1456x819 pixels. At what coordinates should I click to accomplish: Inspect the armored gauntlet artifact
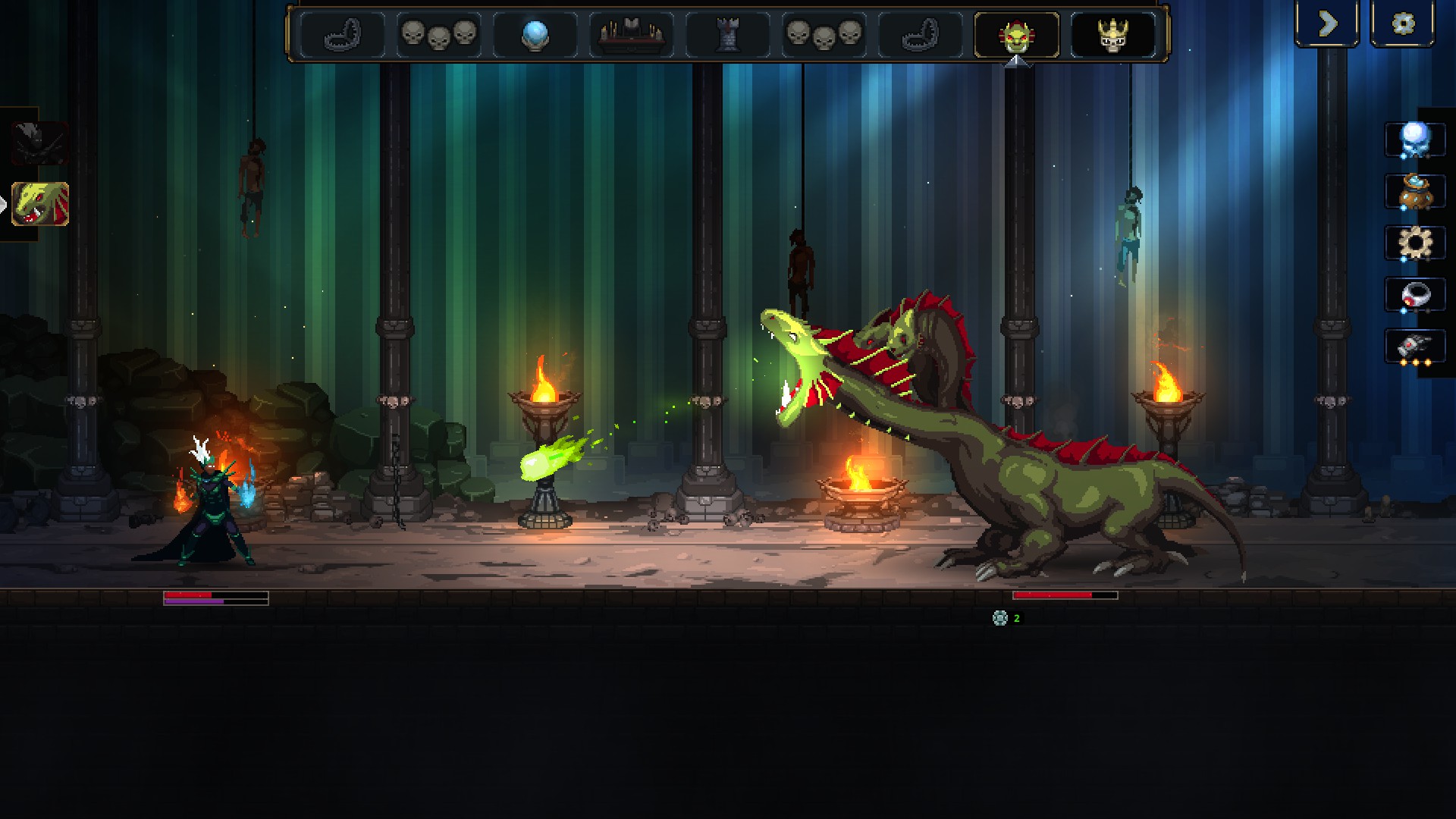(1414, 347)
